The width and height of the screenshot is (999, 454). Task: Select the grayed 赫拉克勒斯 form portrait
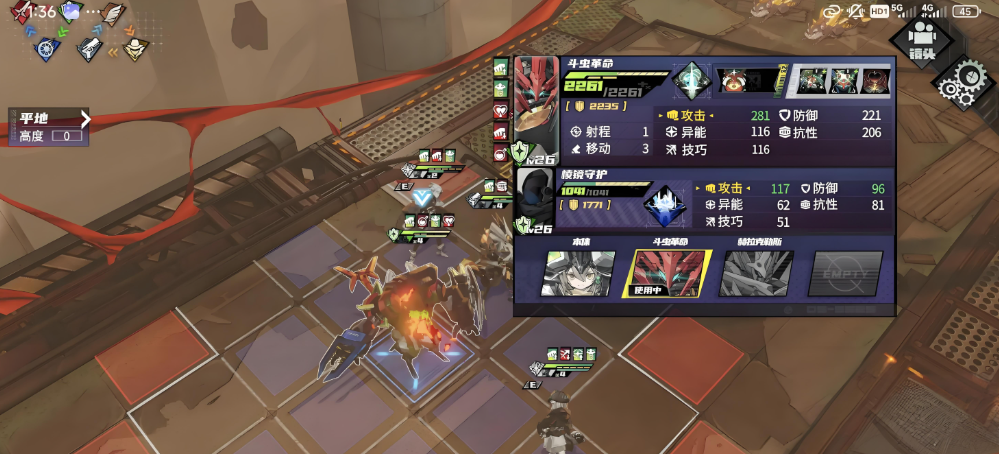coord(757,273)
